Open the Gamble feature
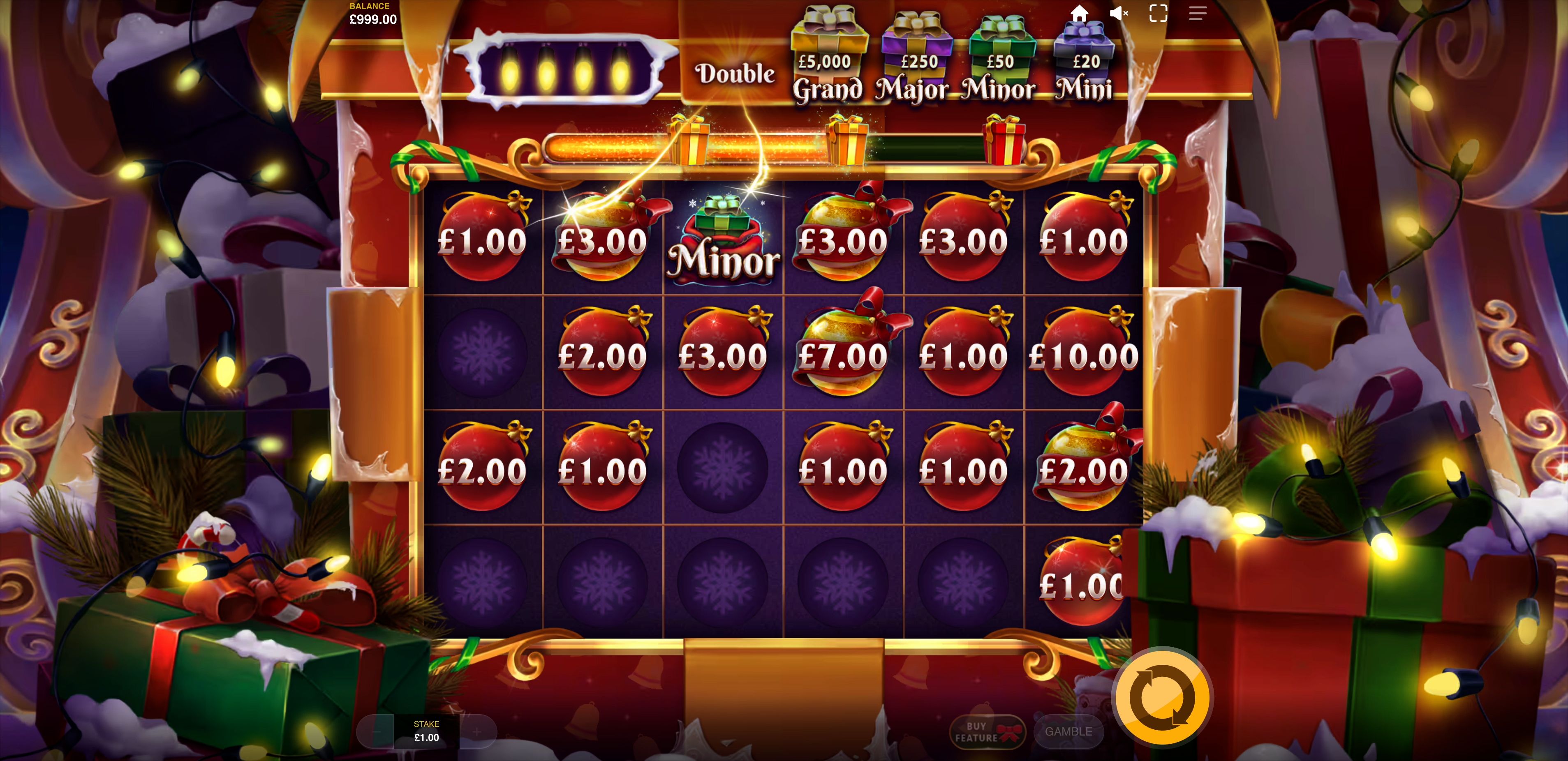1568x761 pixels. tap(1069, 732)
